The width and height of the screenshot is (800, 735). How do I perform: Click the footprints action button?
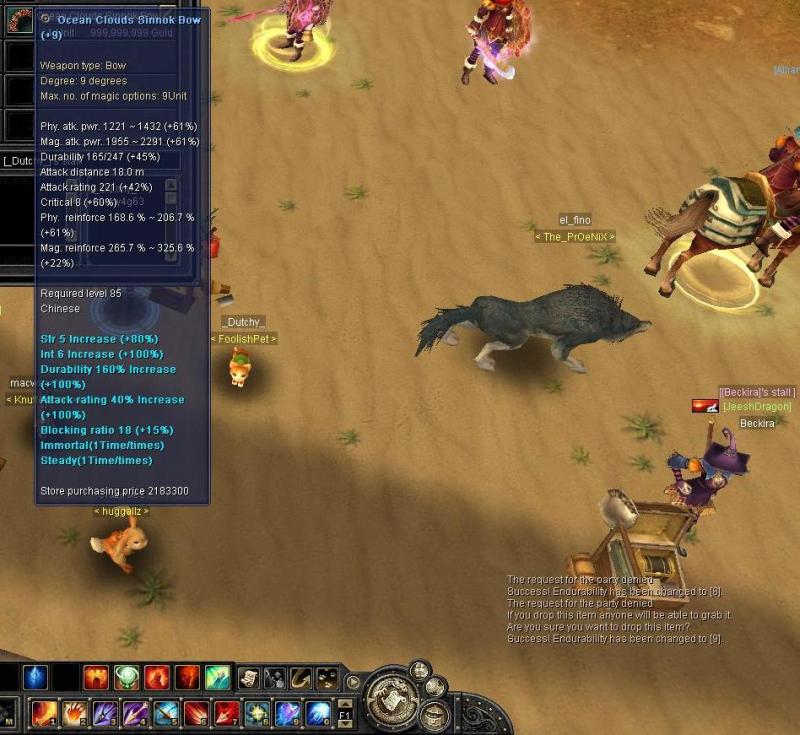click(x=274, y=678)
